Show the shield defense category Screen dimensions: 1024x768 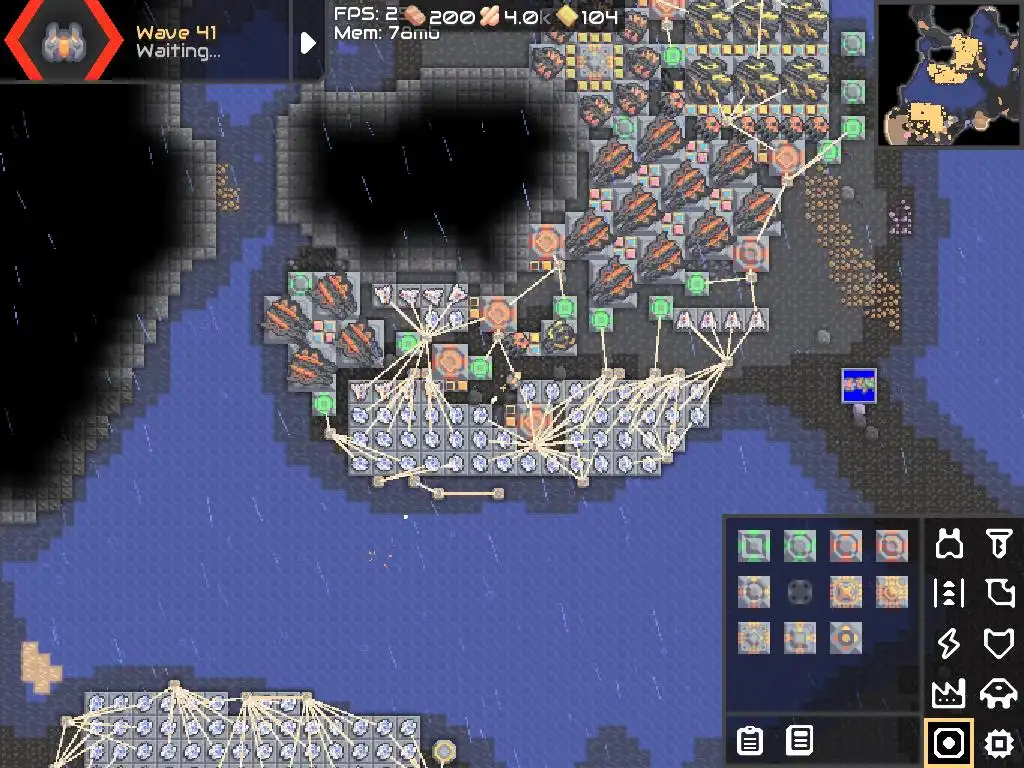tap(998, 643)
